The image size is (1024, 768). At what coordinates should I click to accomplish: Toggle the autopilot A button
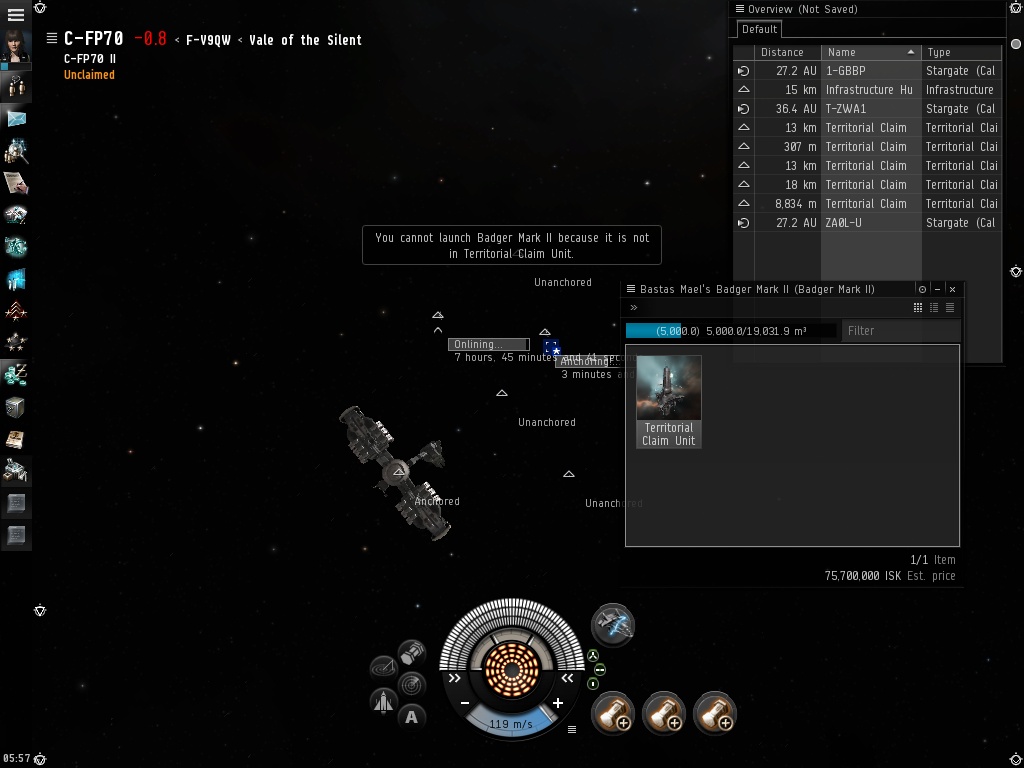[411, 716]
